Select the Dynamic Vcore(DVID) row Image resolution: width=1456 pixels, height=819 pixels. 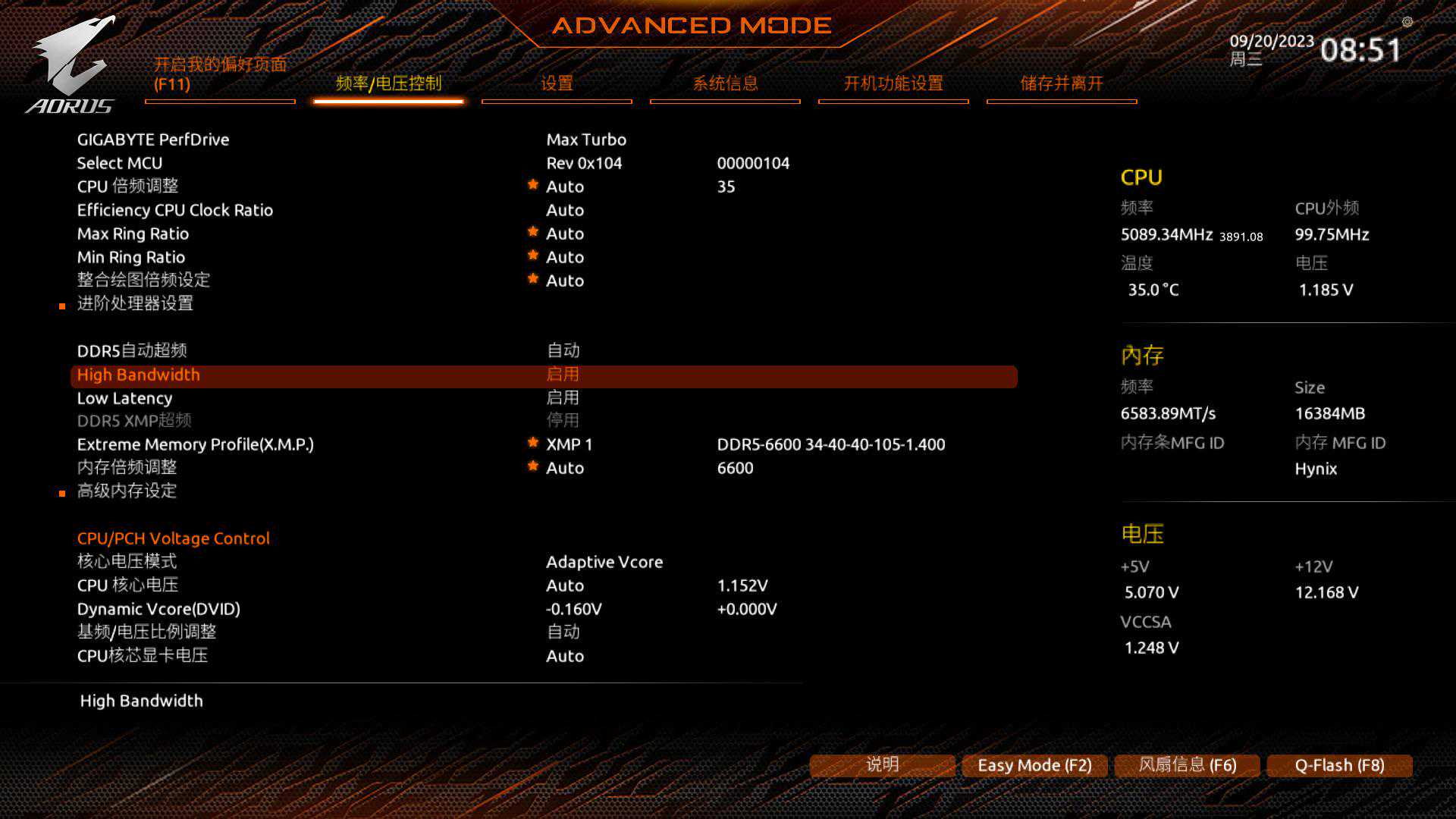click(158, 609)
